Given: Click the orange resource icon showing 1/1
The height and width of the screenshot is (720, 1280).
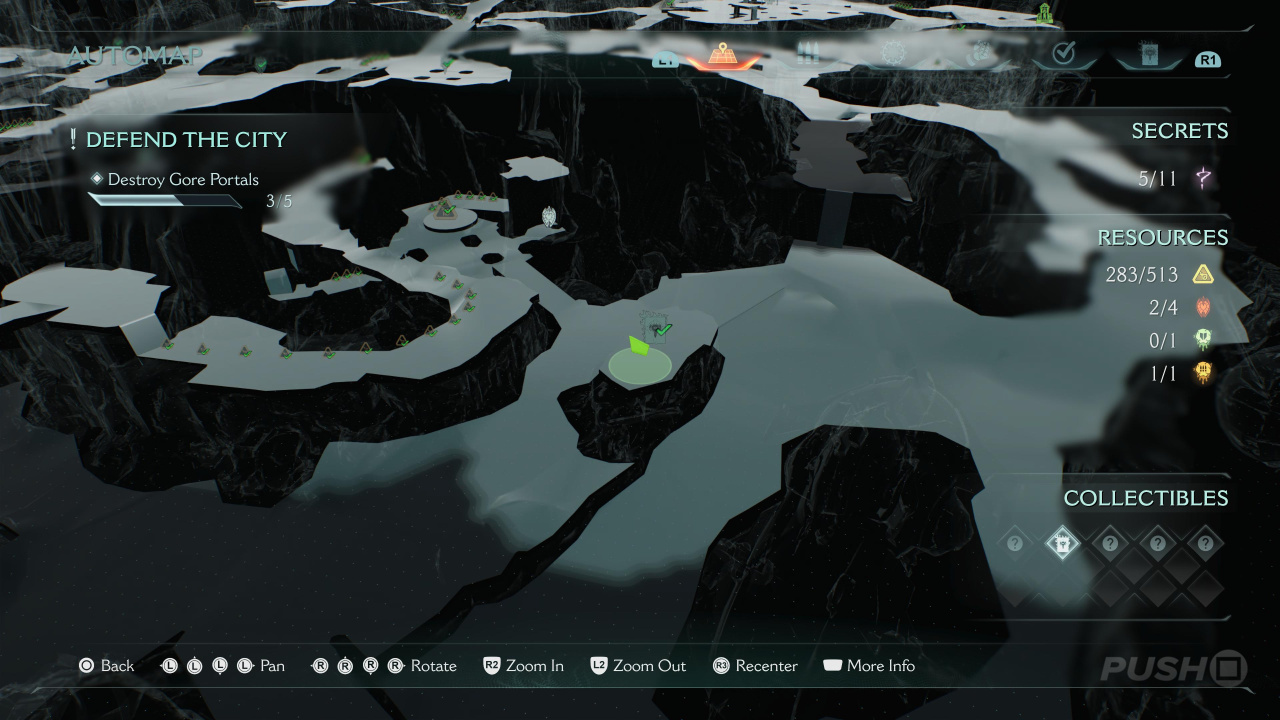Looking at the screenshot, I should tap(1203, 374).
